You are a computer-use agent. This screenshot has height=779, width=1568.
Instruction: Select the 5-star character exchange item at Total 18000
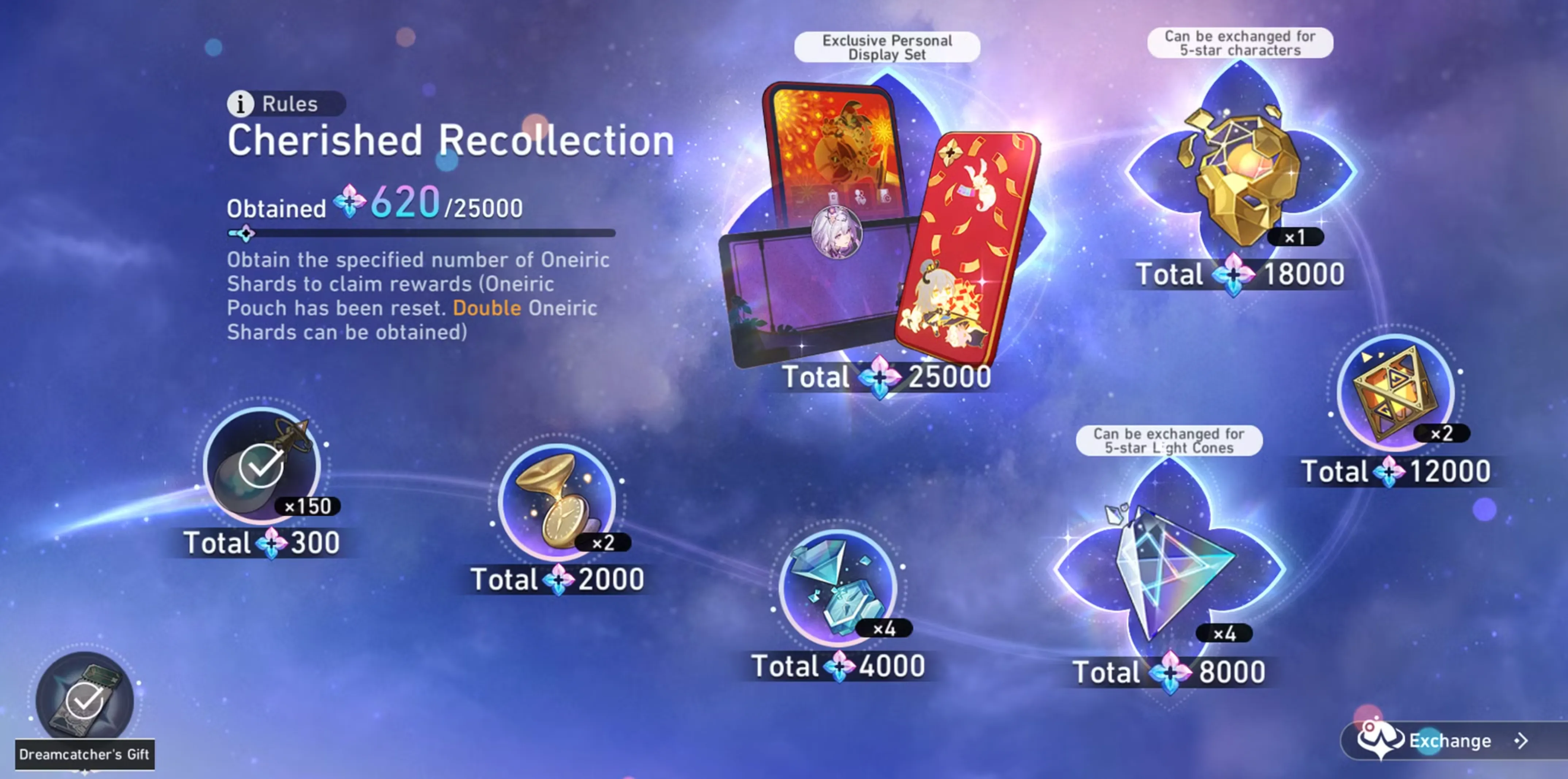click(1242, 171)
